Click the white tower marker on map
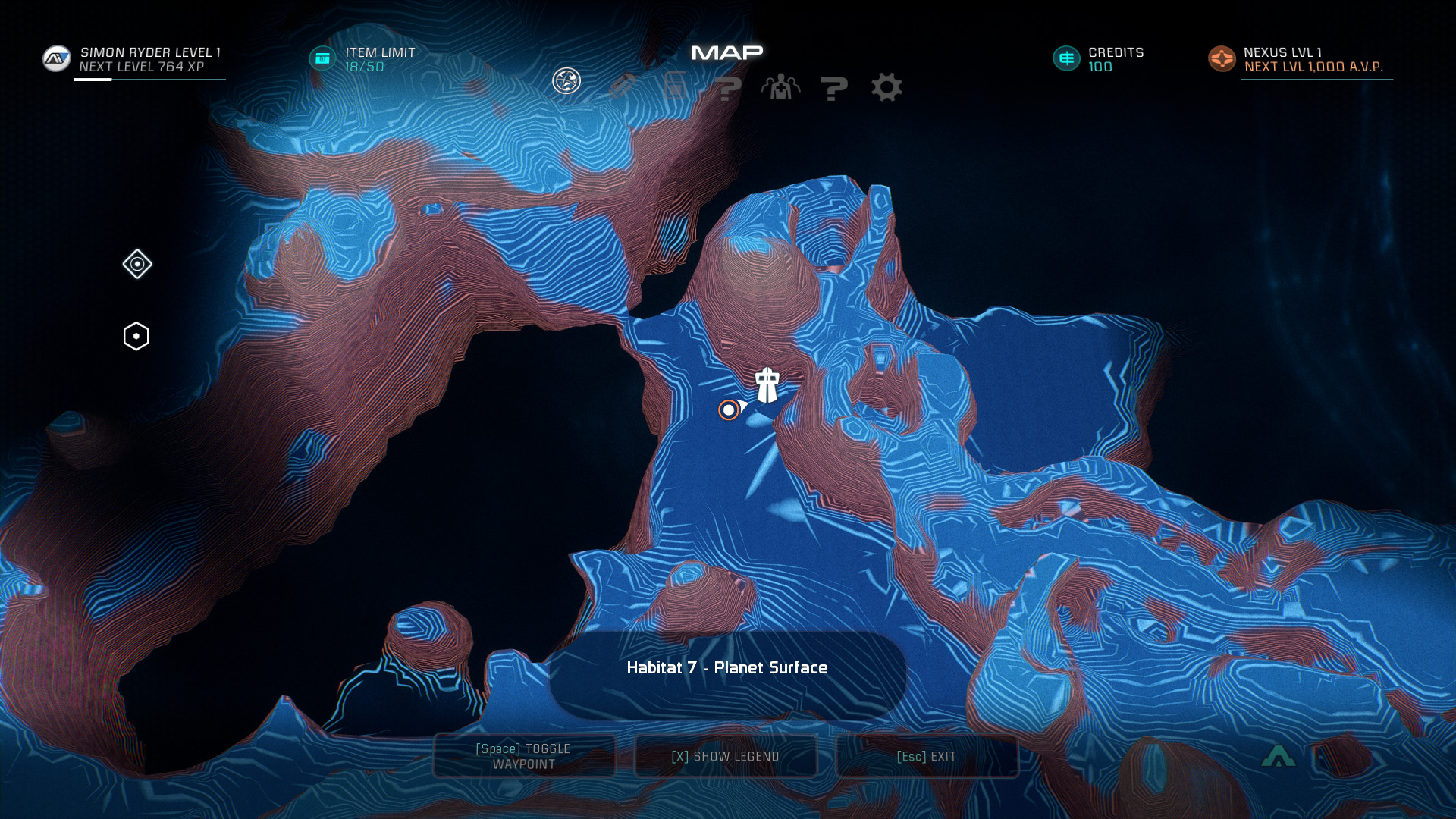The width and height of the screenshot is (1456, 819). pyautogui.click(x=767, y=385)
